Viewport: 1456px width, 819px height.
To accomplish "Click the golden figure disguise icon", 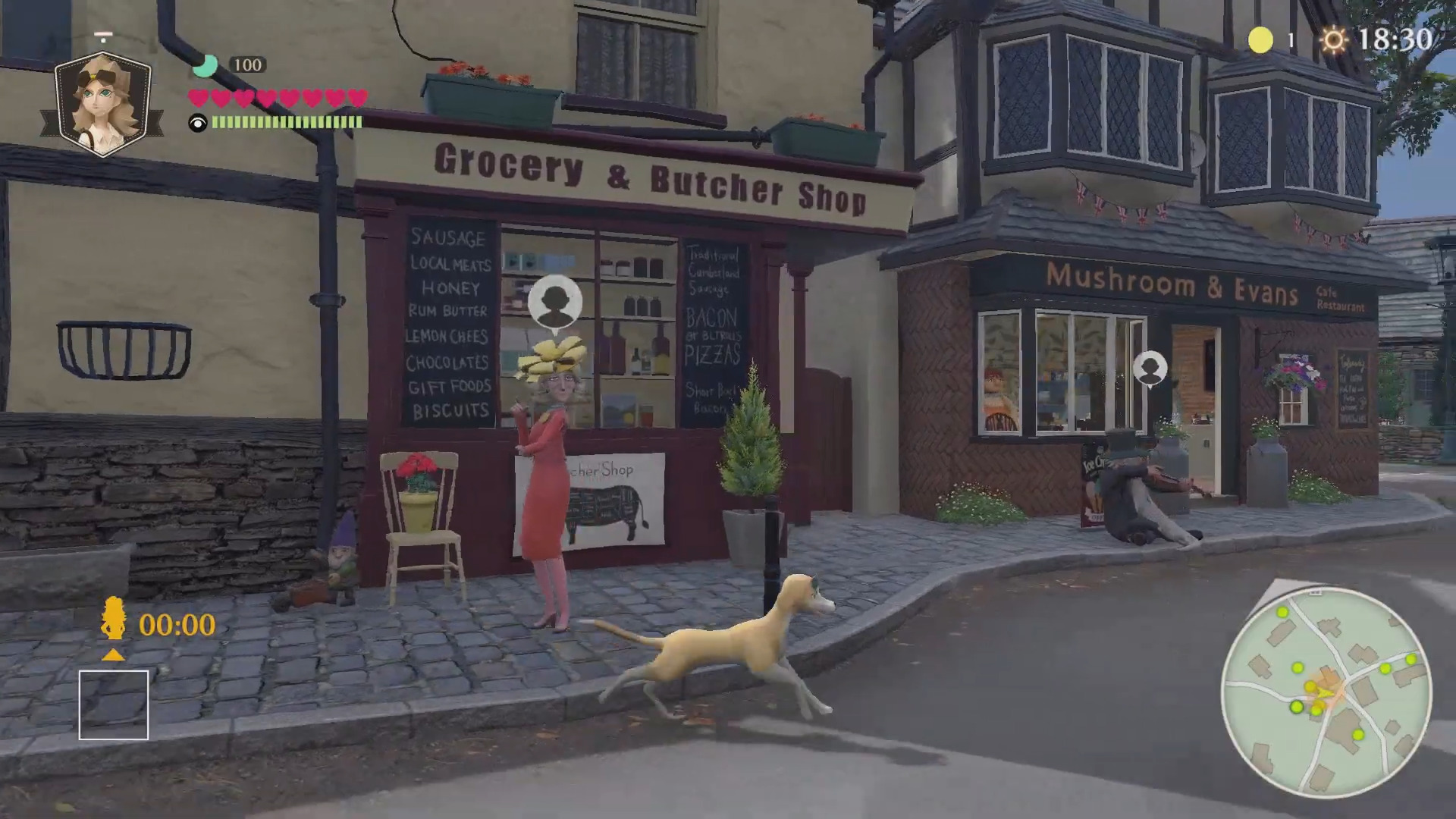I will tap(114, 618).
